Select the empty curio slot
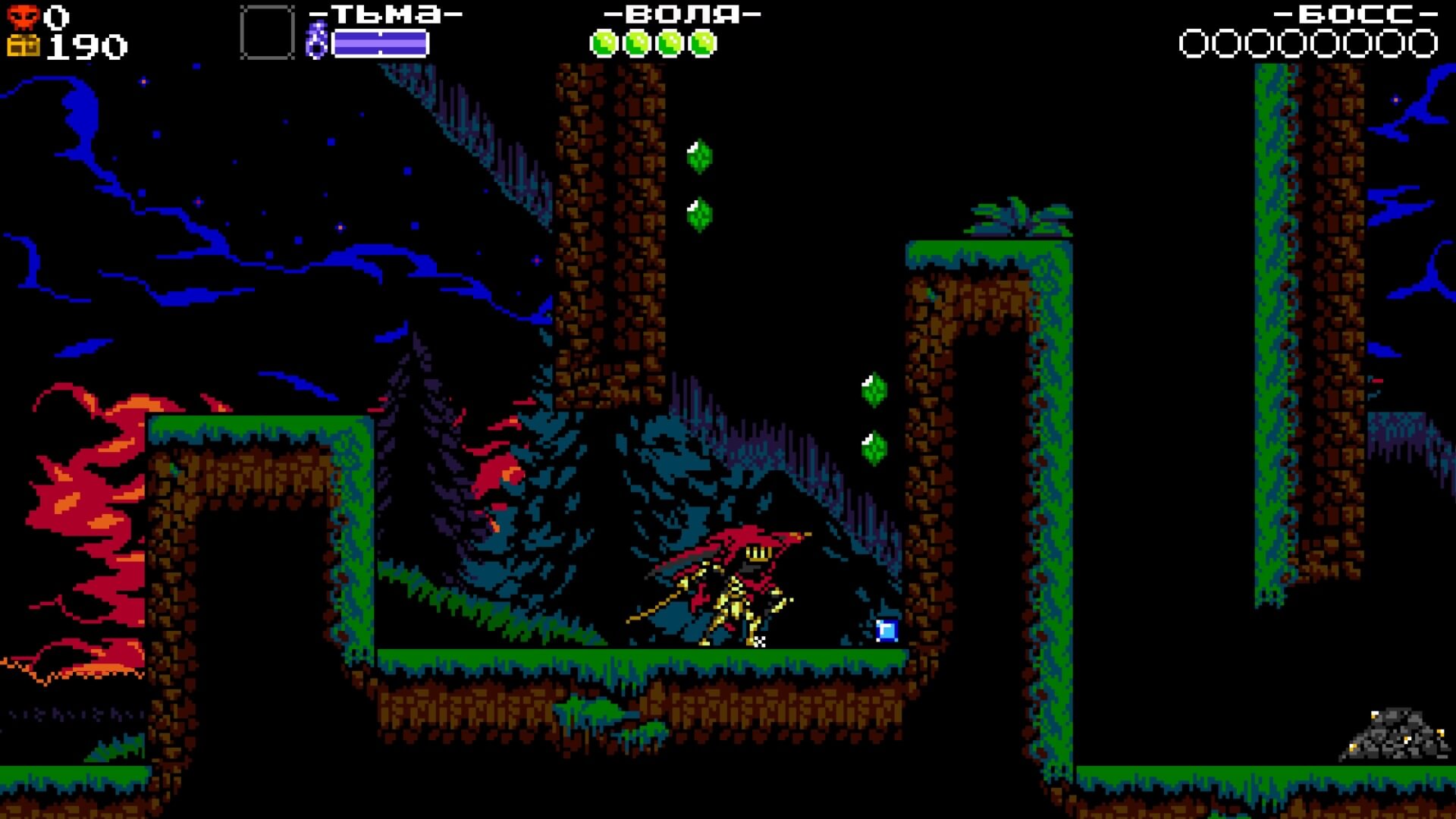The height and width of the screenshot is (819, 1456). coord(267,33)
